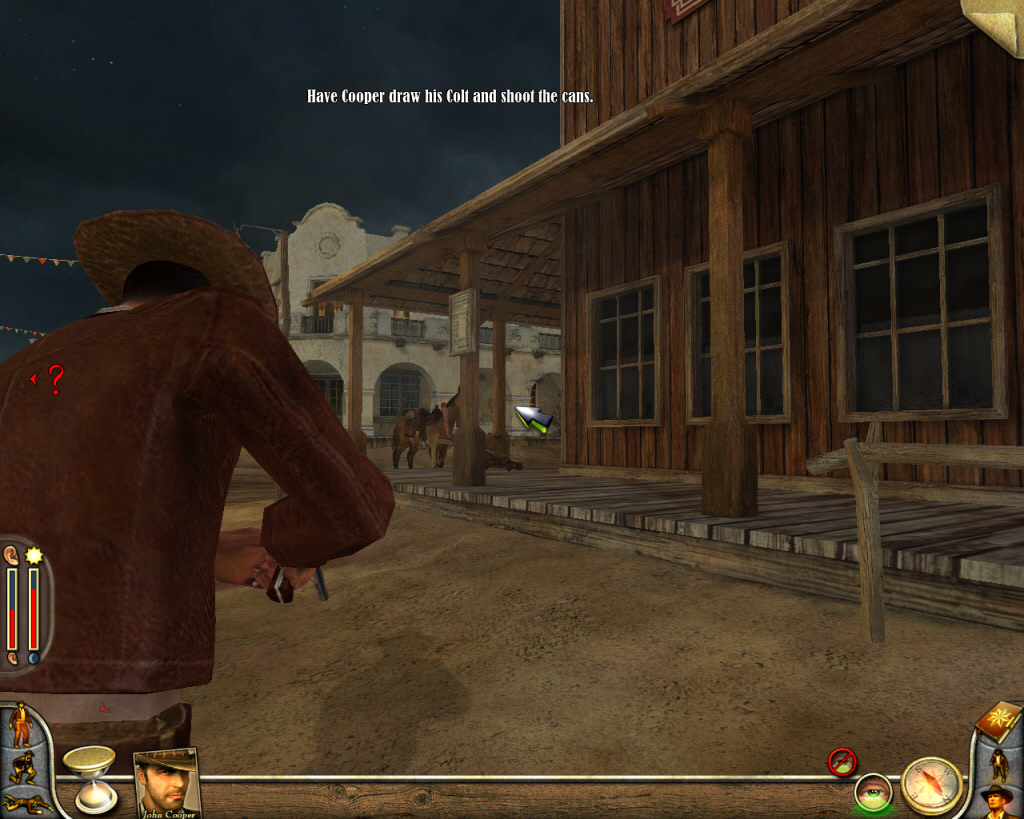
Task: Activate the green eye view cone button
Action: pyautogui.click(x=872, y=792)
